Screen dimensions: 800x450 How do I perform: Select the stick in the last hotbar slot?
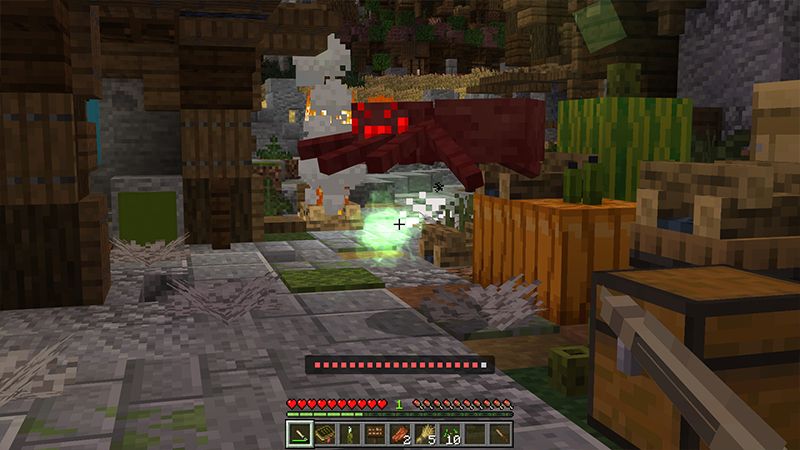click(500, 433)
